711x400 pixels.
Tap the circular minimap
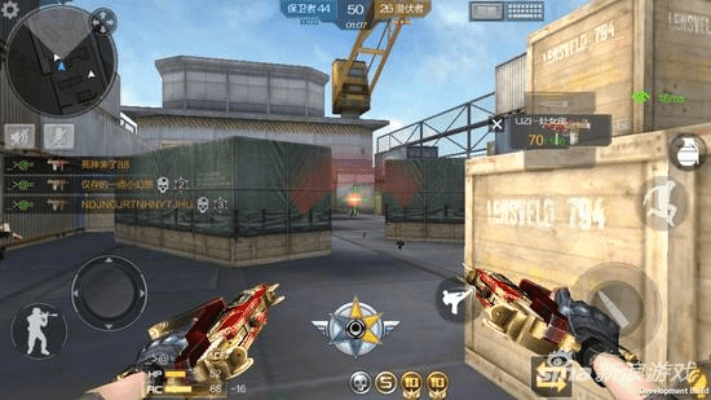point(60,62)
